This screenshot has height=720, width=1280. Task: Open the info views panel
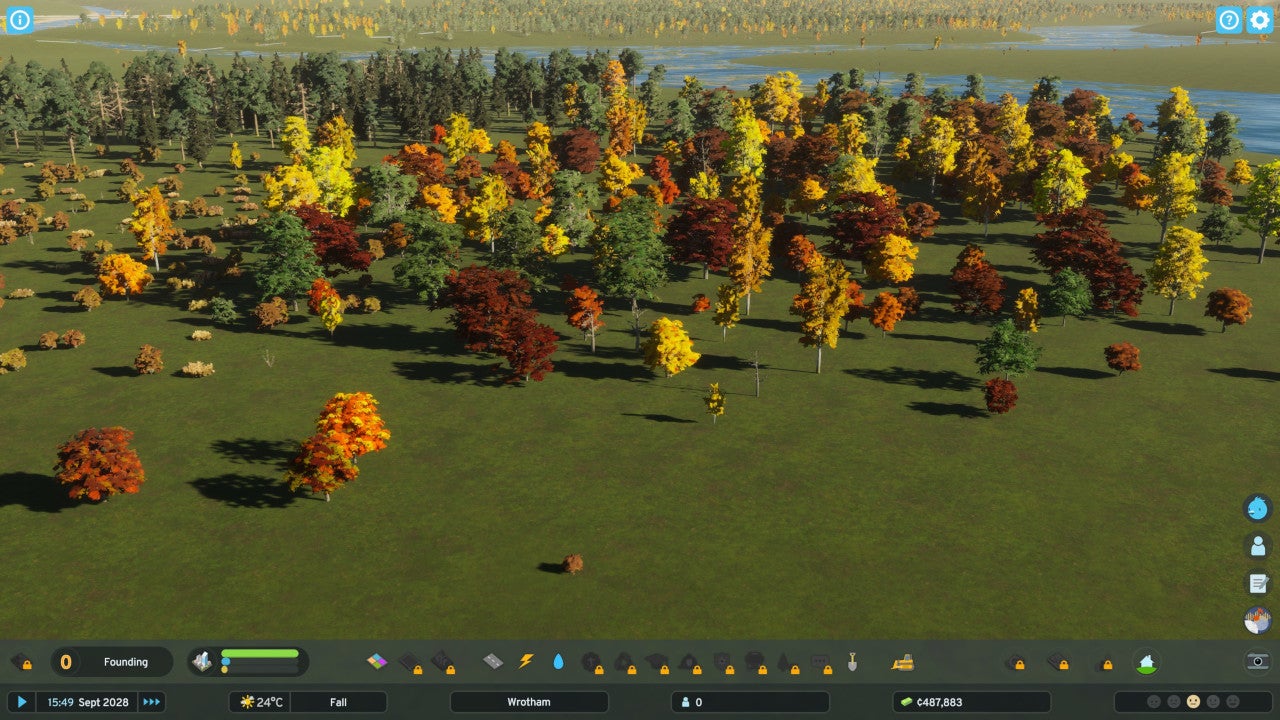[20, 20]
